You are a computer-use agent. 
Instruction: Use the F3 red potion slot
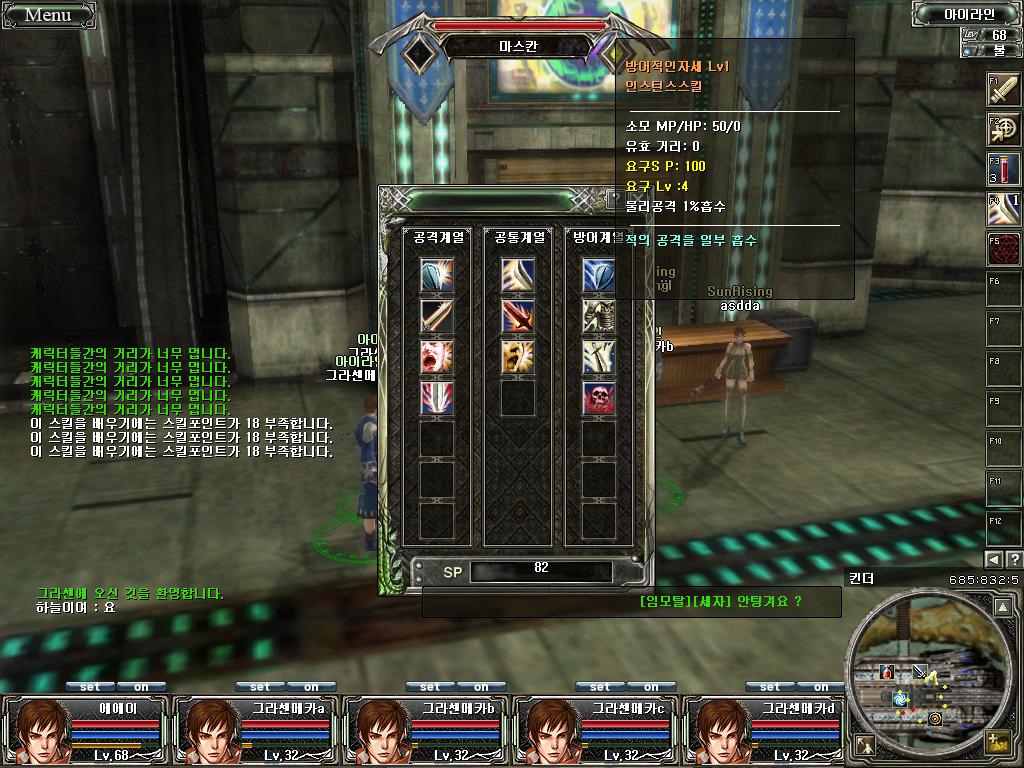pos(1003,170)
